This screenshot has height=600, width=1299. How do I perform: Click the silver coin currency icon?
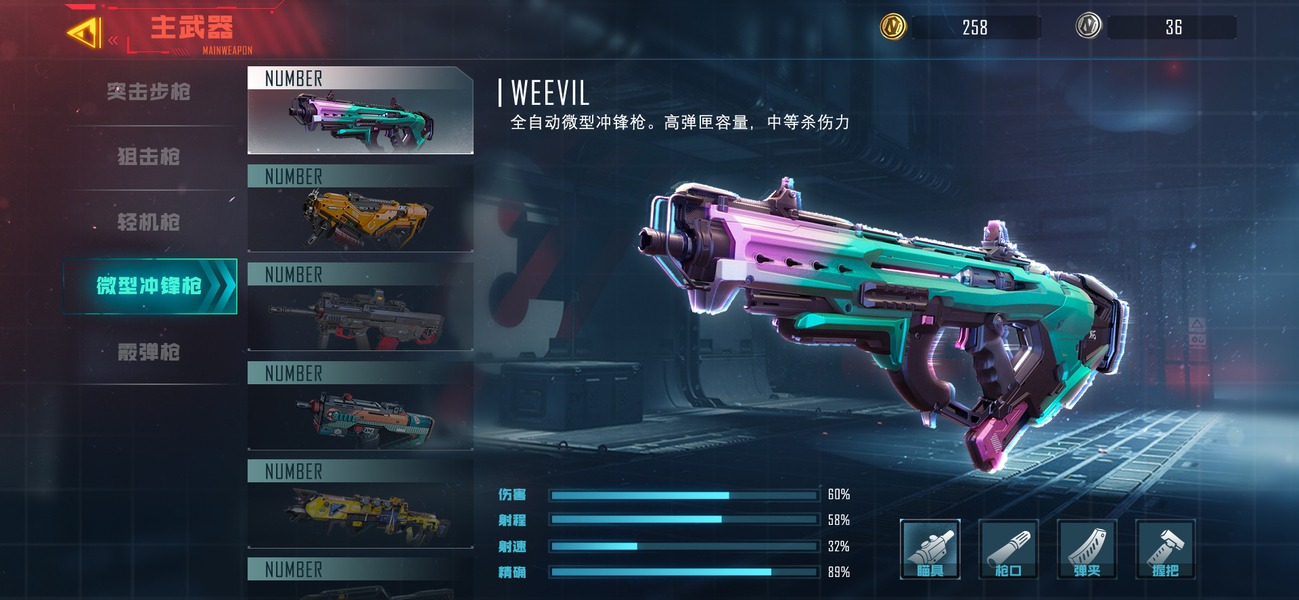coord(1089,27)
